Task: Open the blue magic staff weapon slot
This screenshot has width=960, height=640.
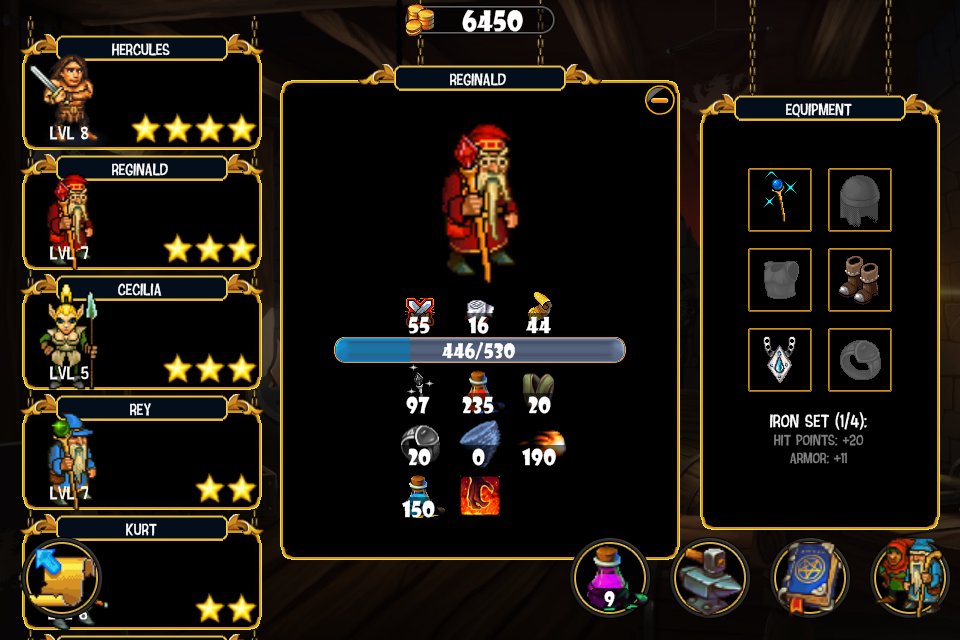Action: click(780, 200)
